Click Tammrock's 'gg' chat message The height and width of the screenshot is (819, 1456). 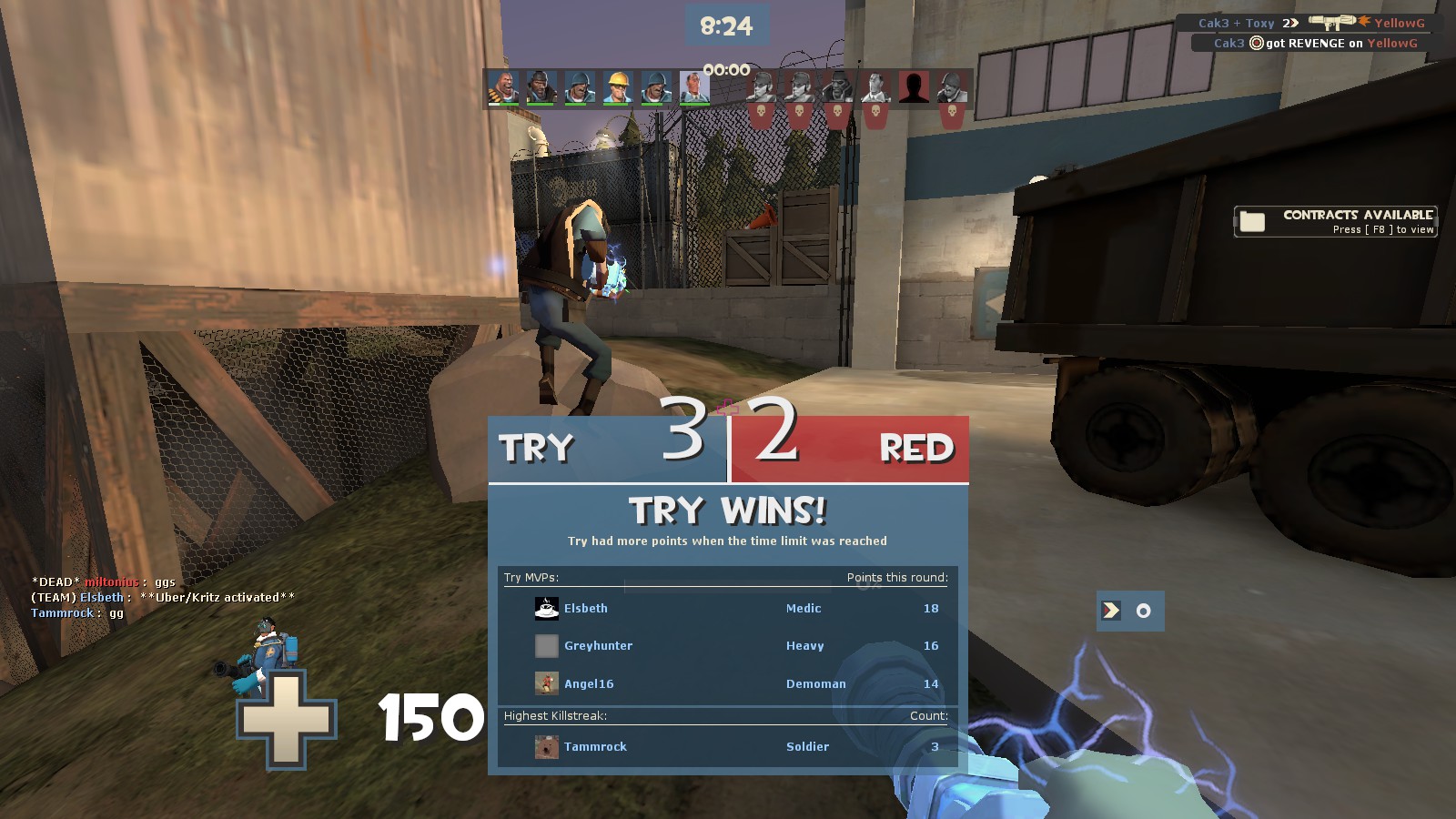tap(77, 613)
